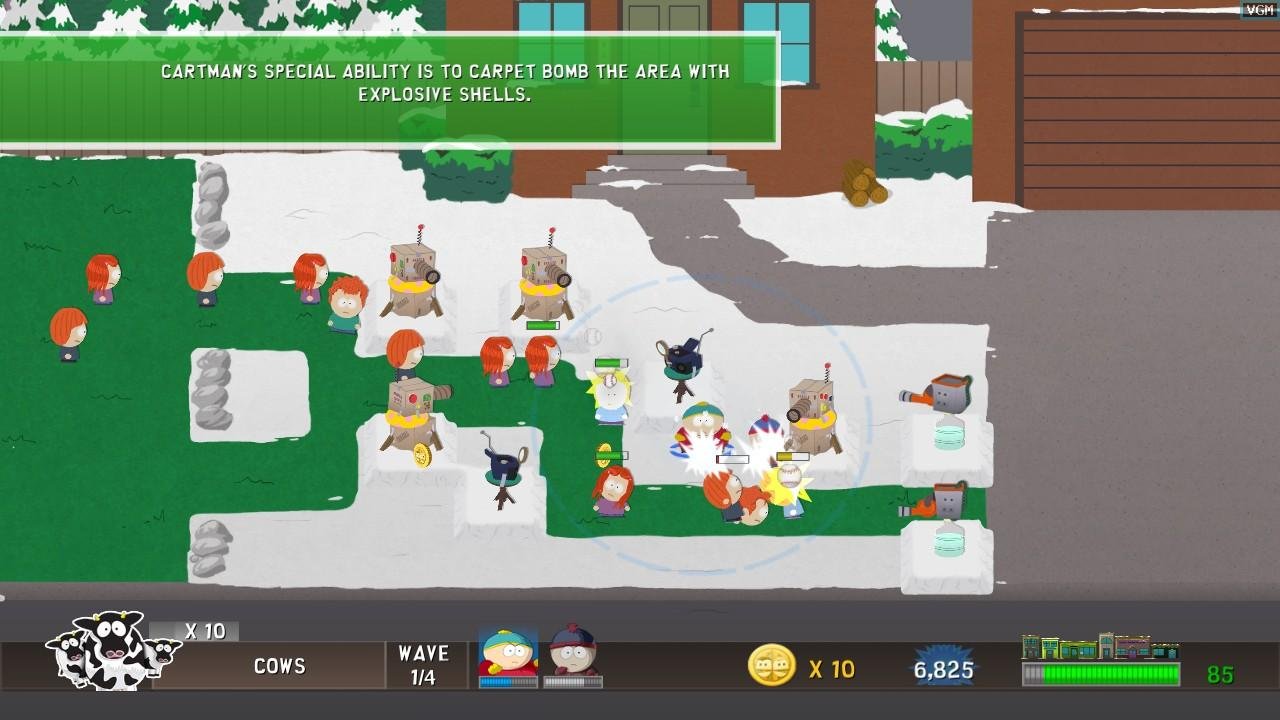The width and height of the screenshot is (1280, 720).
Task: Click the snowball count icon showing 6,825
Action: [x=943, y=666]
